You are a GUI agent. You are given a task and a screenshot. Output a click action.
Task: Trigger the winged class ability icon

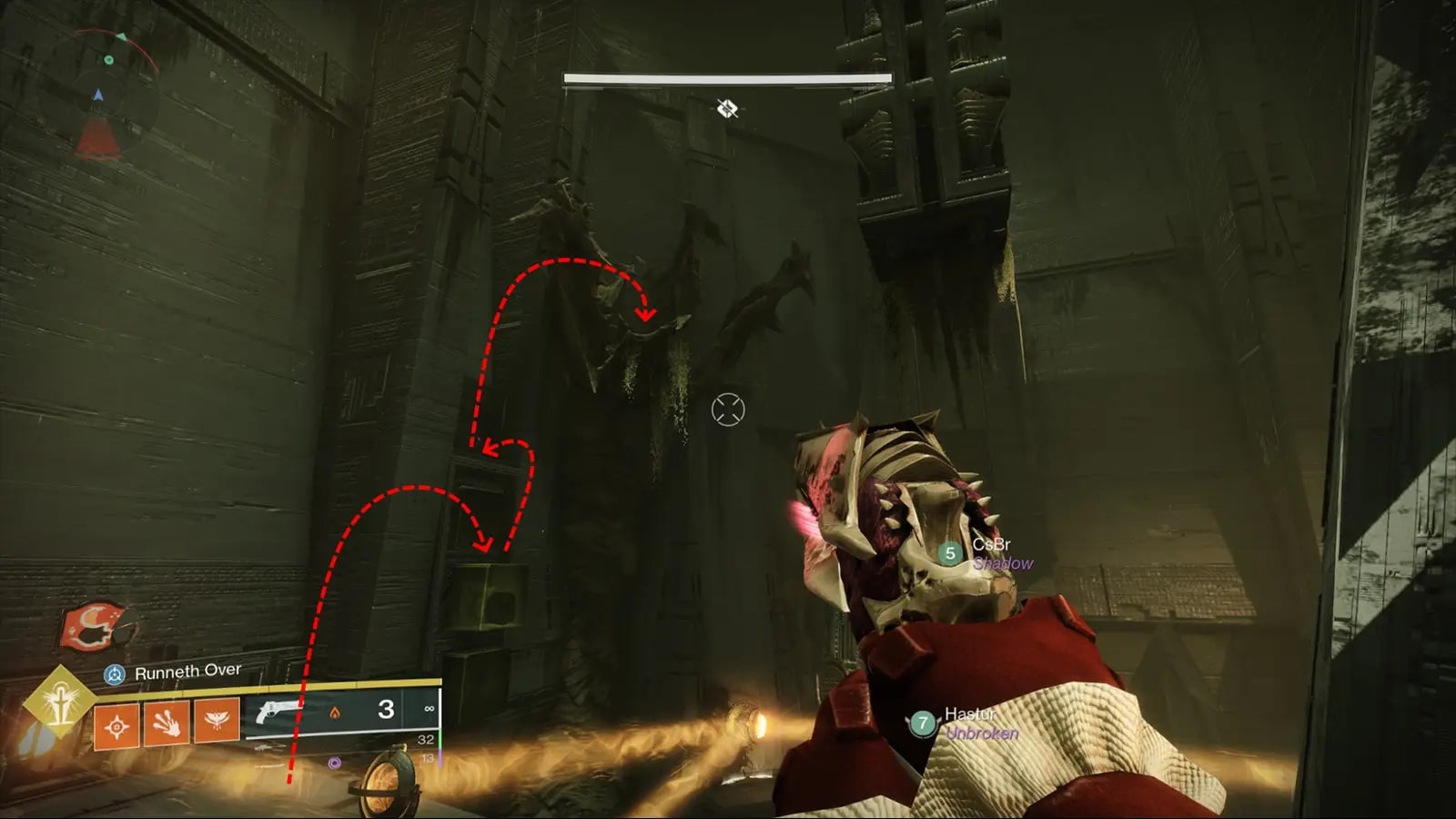pyautogui.click(x=217, y=720)
